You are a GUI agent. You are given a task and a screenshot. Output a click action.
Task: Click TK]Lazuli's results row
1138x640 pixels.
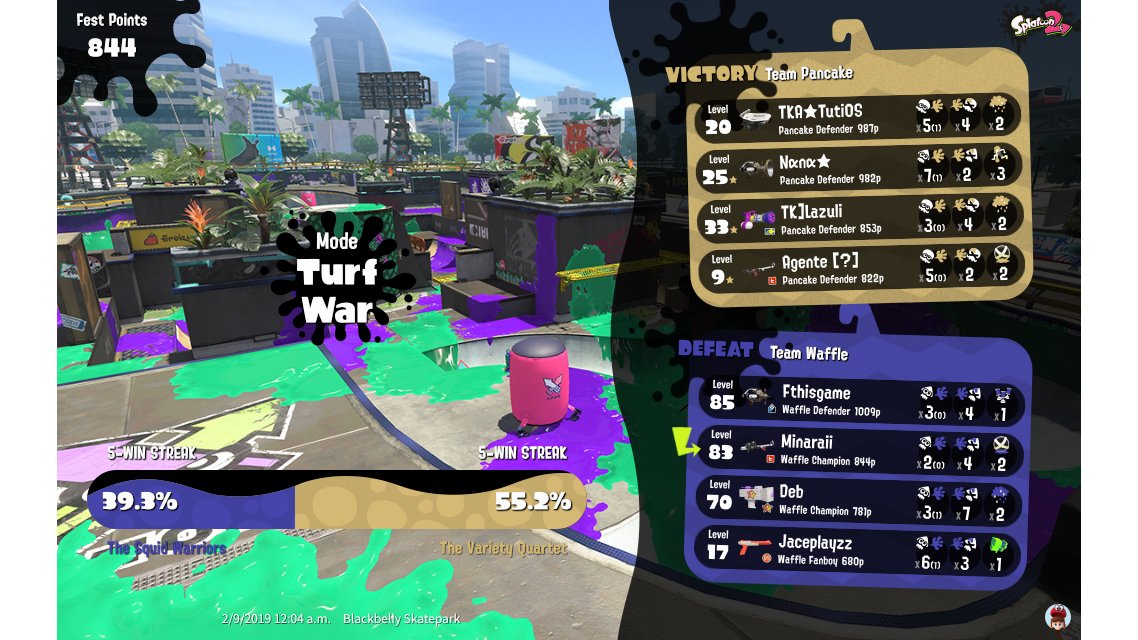858,217
